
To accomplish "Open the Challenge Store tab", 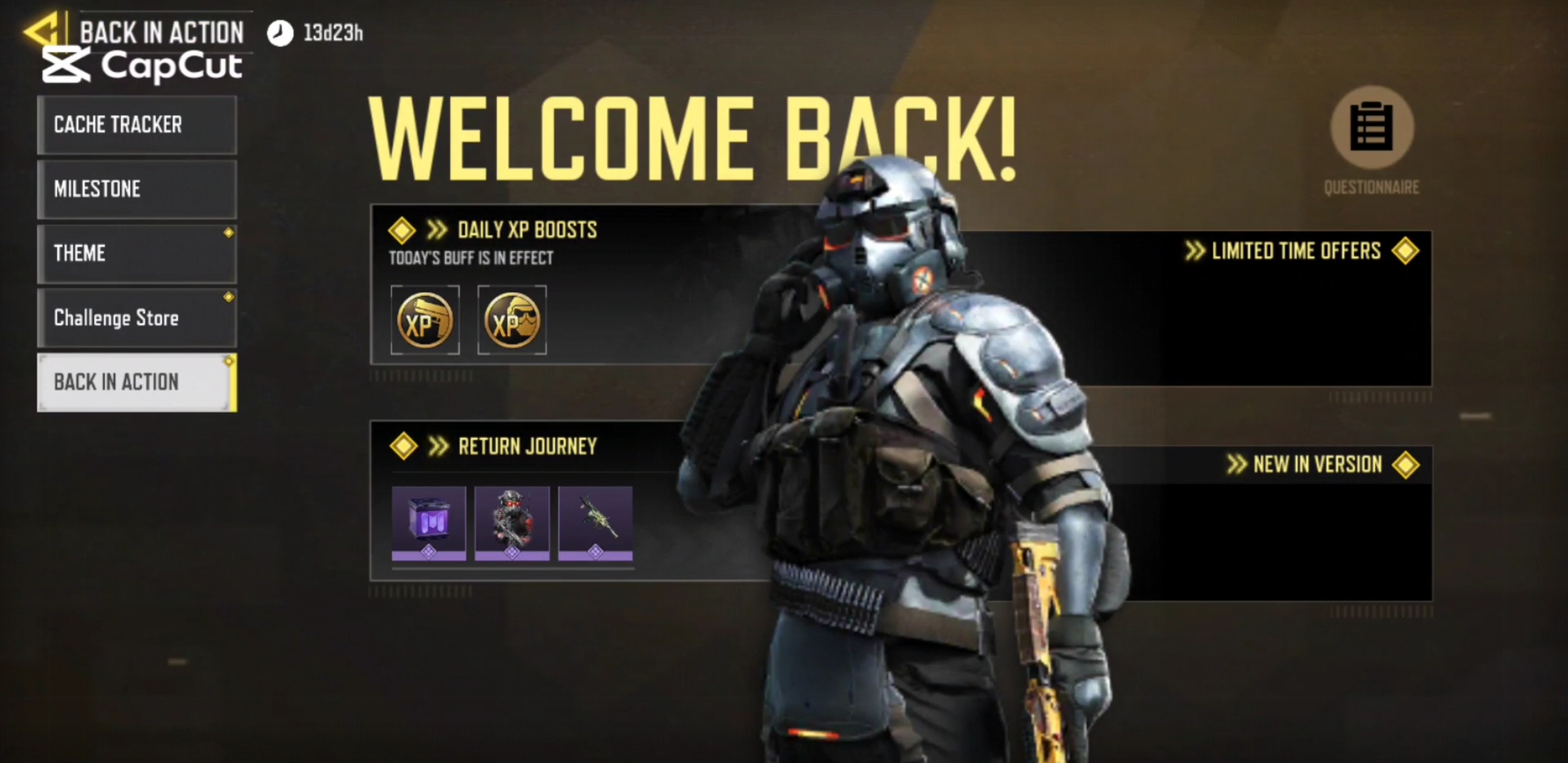I will point(137,318).
